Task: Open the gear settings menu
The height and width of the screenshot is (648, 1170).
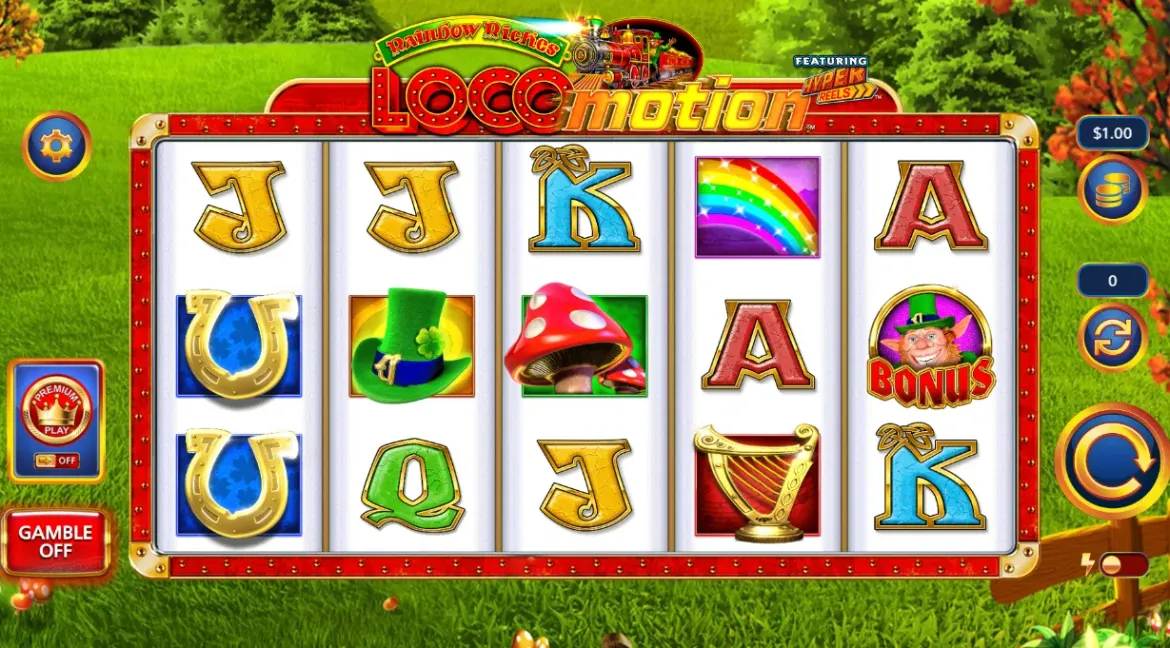Action: pyautogui.click(x=57, y=146)
